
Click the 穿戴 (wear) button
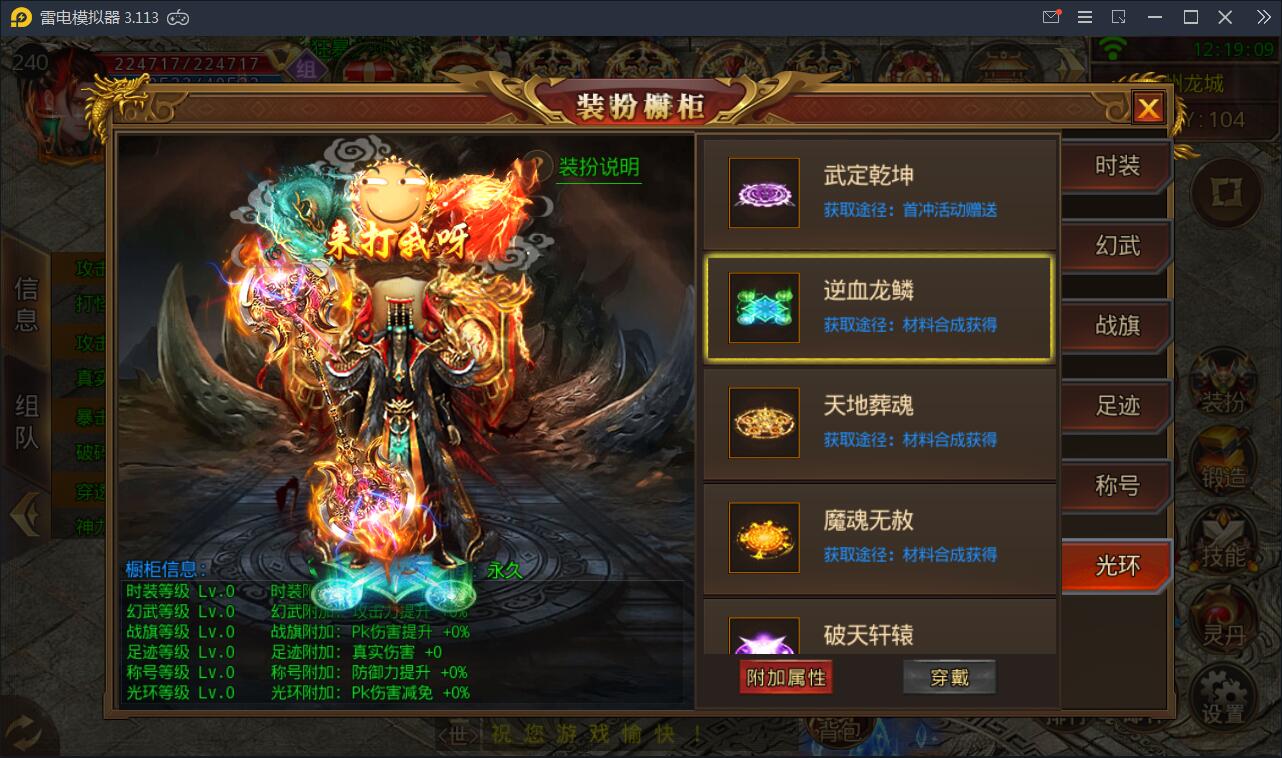coord(948,676)
